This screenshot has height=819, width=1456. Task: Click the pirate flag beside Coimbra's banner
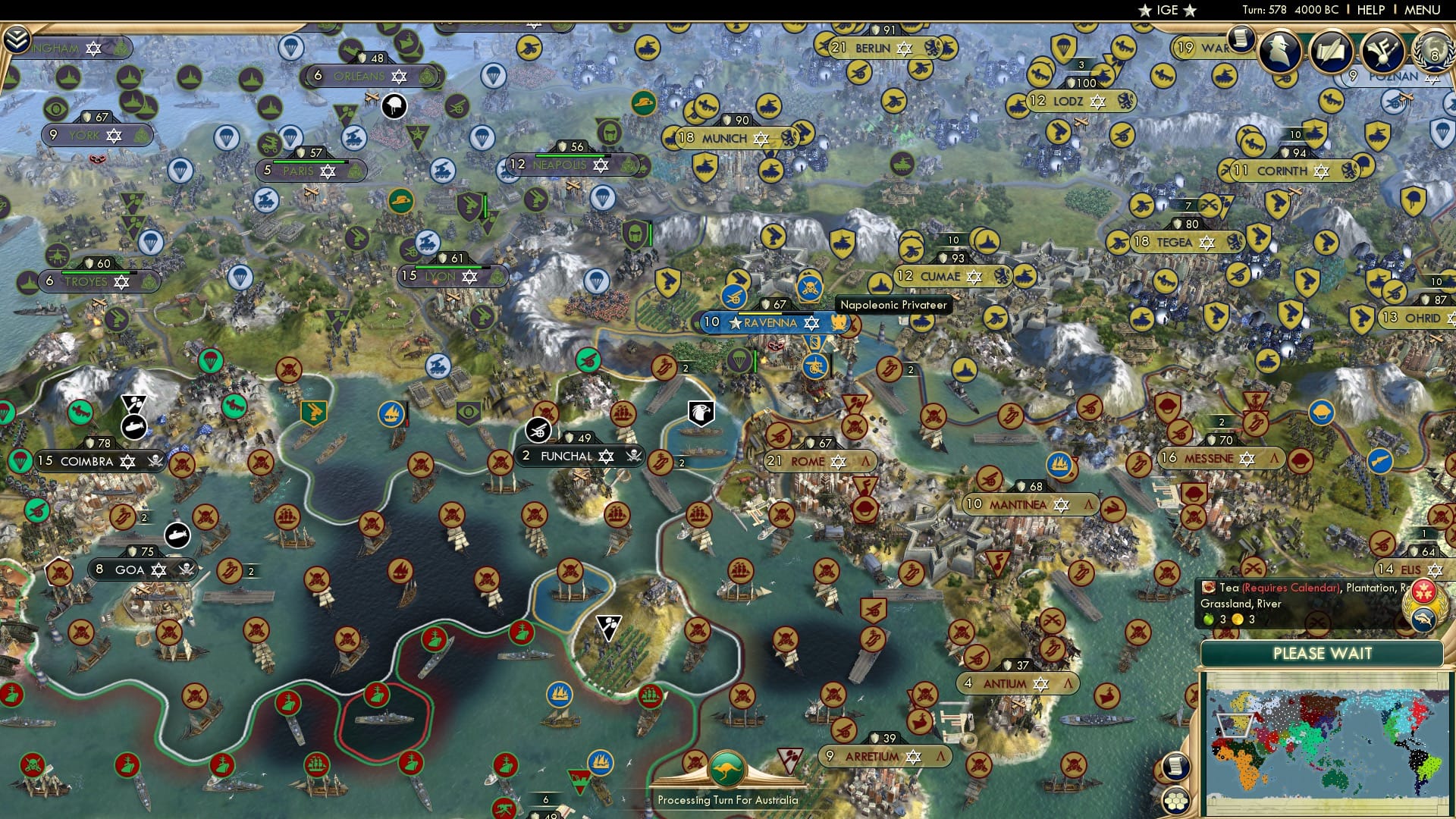coord(154,461)
